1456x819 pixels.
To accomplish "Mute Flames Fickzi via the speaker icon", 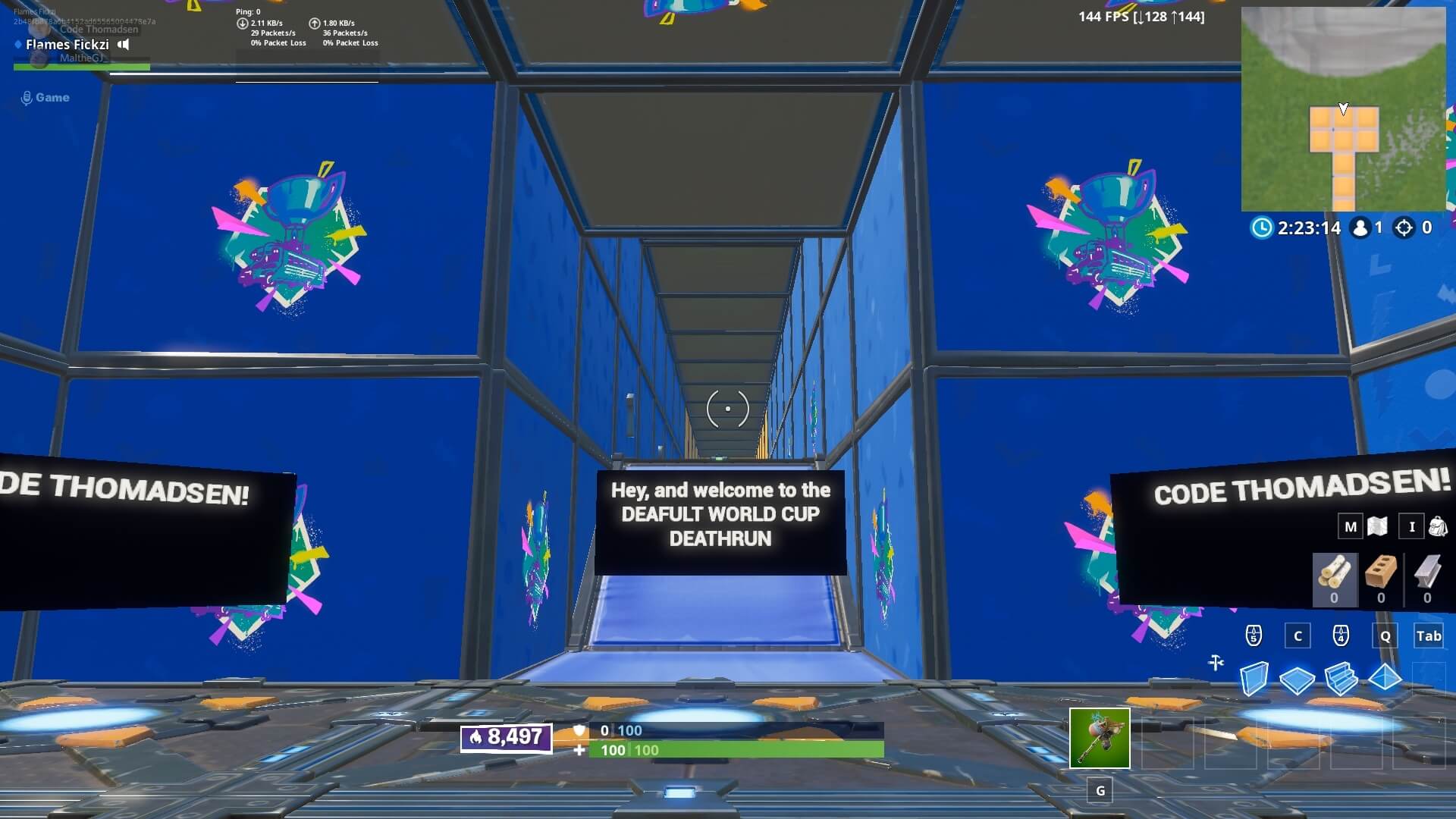I will 122,45.
